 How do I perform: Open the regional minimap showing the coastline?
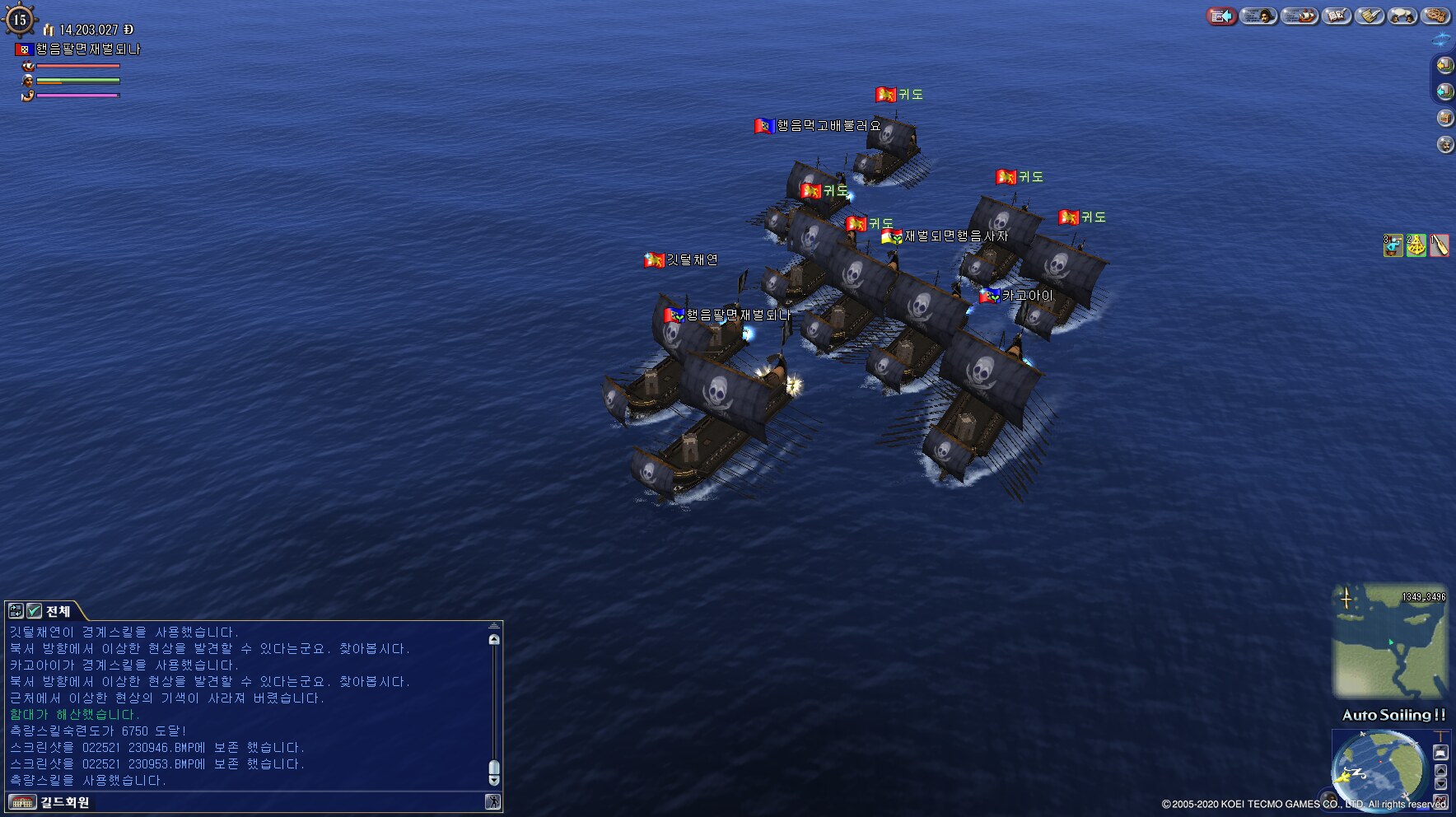[1389, 640]
